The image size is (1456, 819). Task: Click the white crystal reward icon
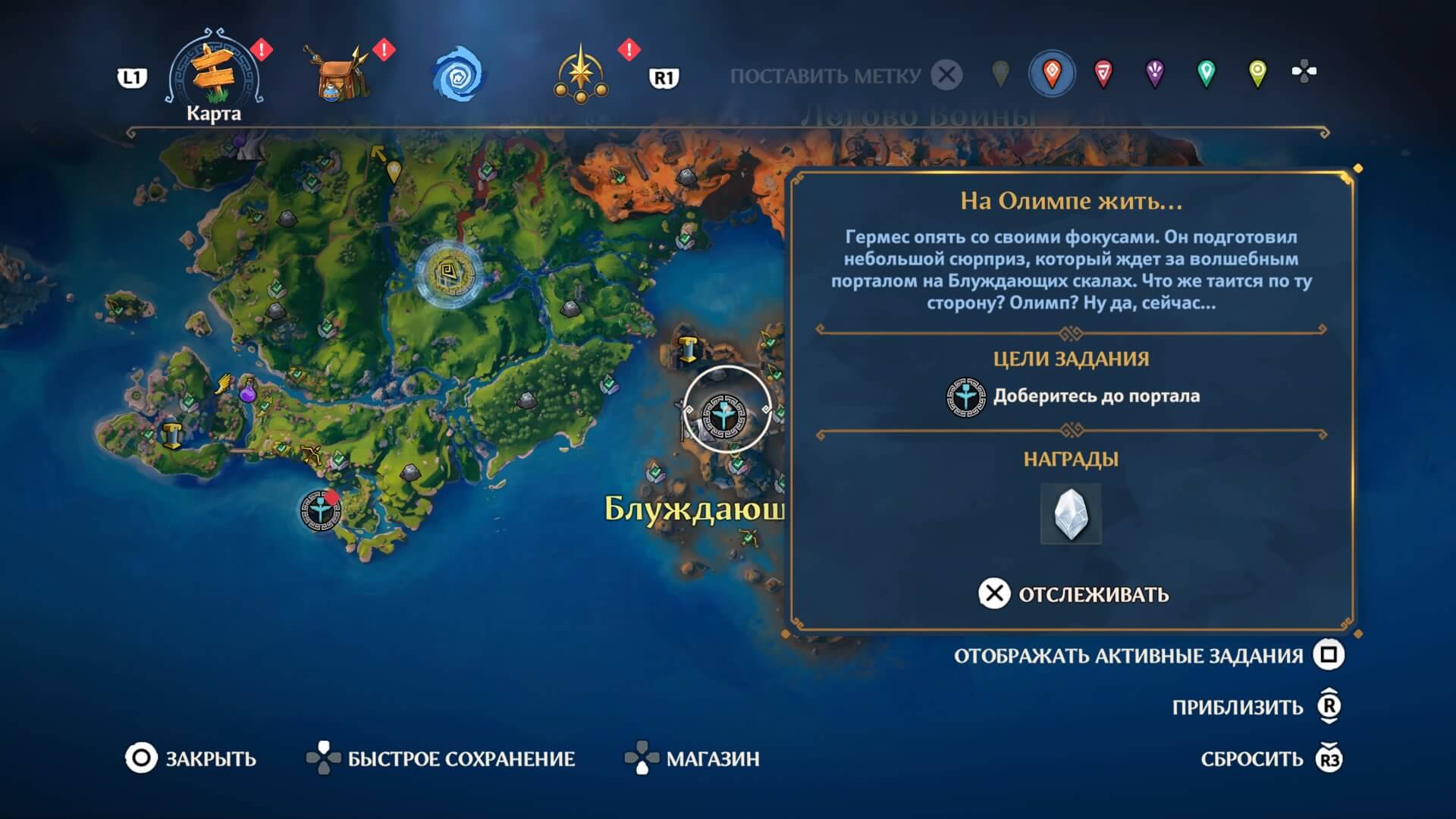click(x=1070, y=513)
